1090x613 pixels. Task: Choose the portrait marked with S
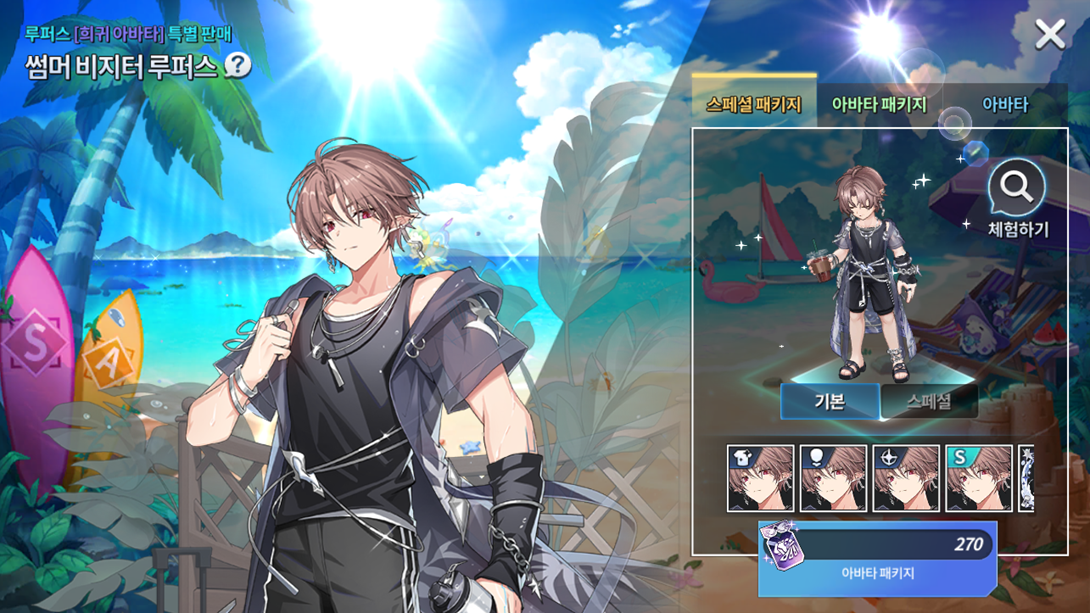click(x=979, y=479)
